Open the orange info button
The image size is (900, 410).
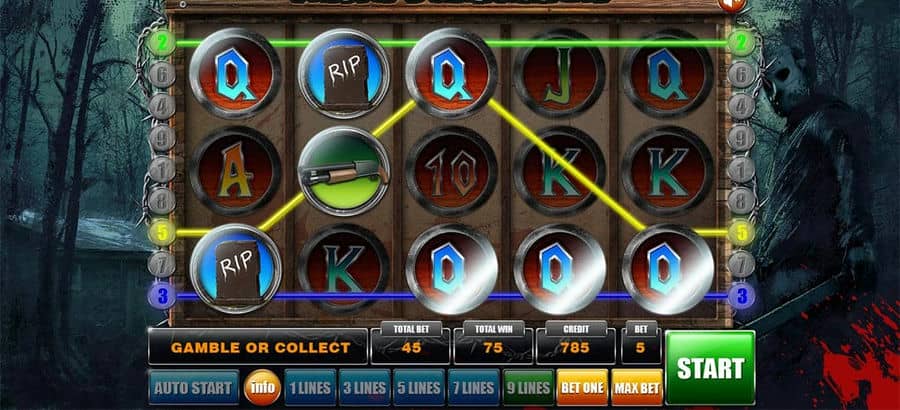(262, 387)
